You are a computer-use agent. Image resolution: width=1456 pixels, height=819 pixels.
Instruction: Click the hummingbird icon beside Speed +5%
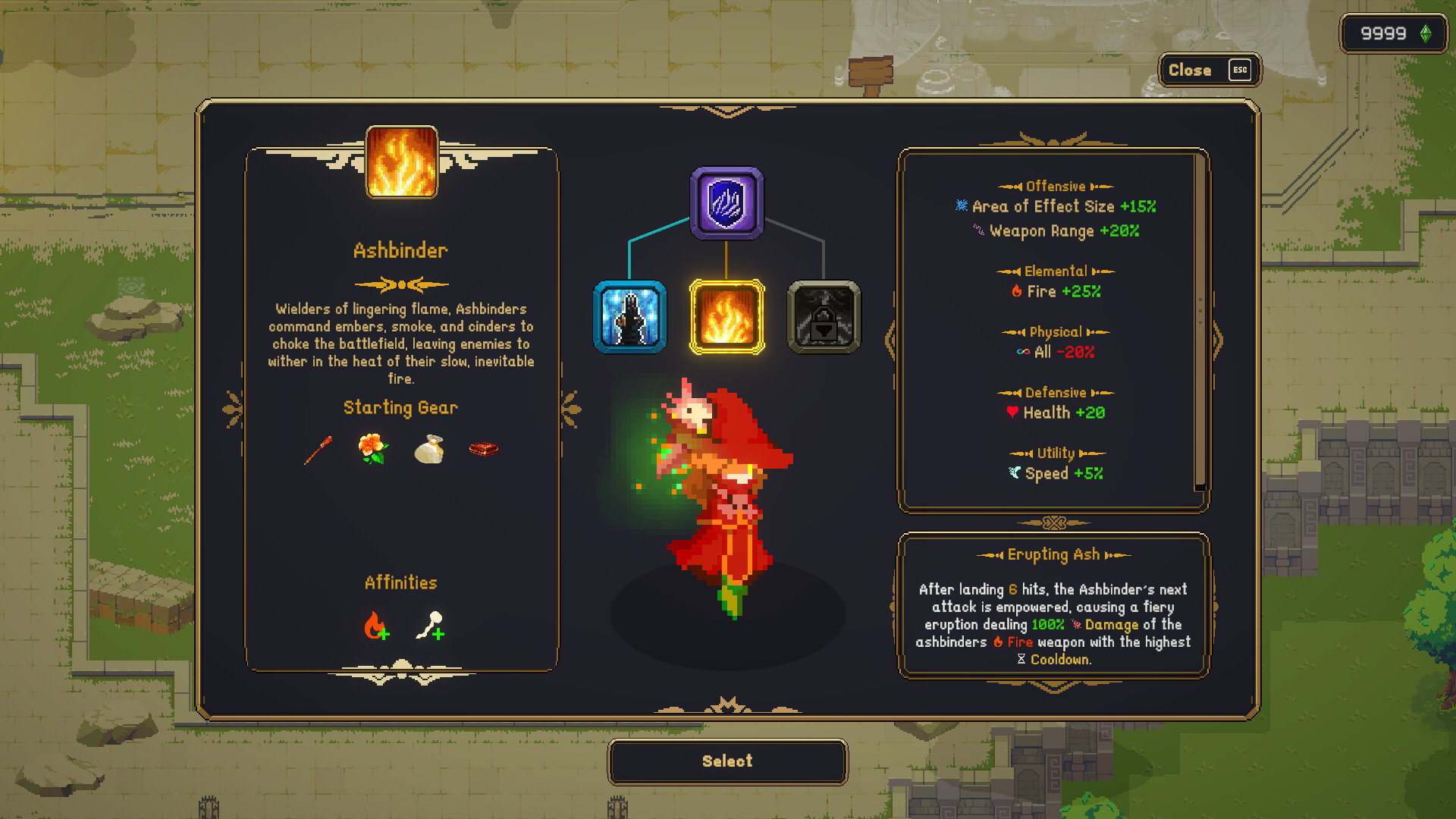pos(1014,473)
